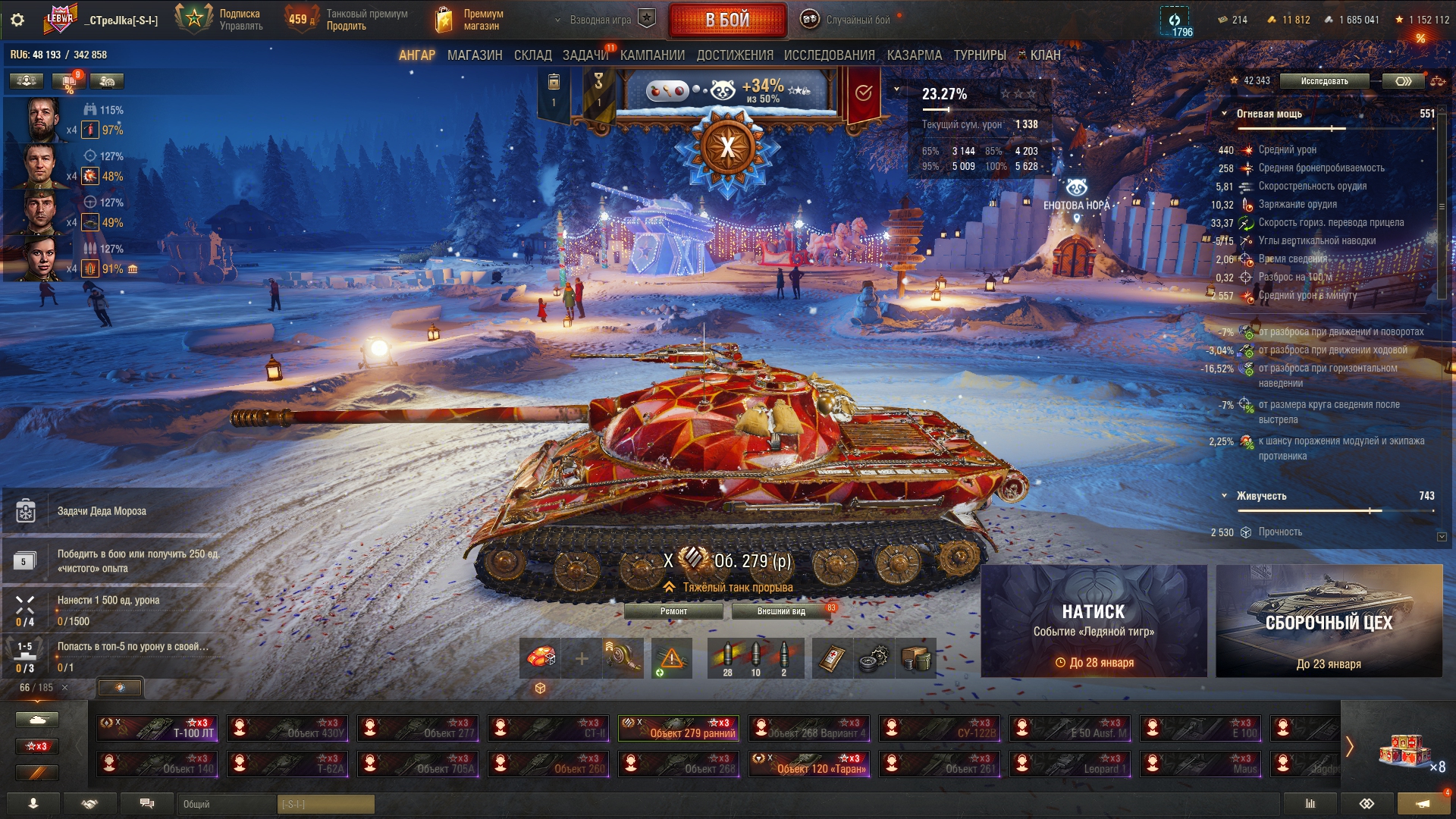
Task: Open Задачи Деда Мороза tasks
Action: pyautogui.click(x=102, y=511)
